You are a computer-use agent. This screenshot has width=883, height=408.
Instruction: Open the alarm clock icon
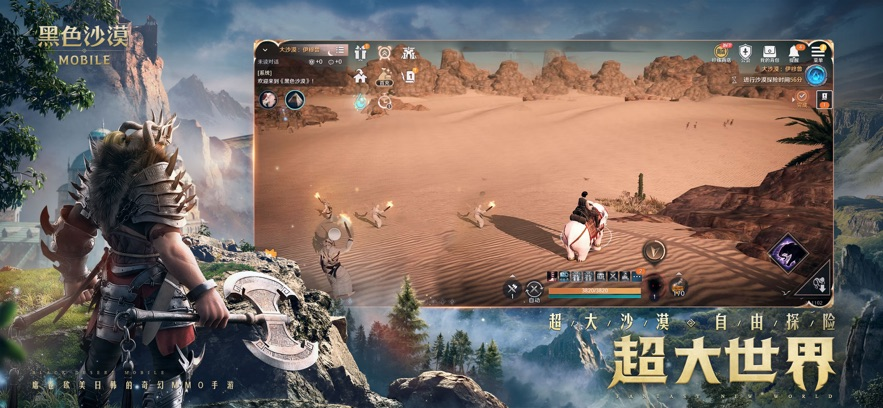(x=385, y=53)
